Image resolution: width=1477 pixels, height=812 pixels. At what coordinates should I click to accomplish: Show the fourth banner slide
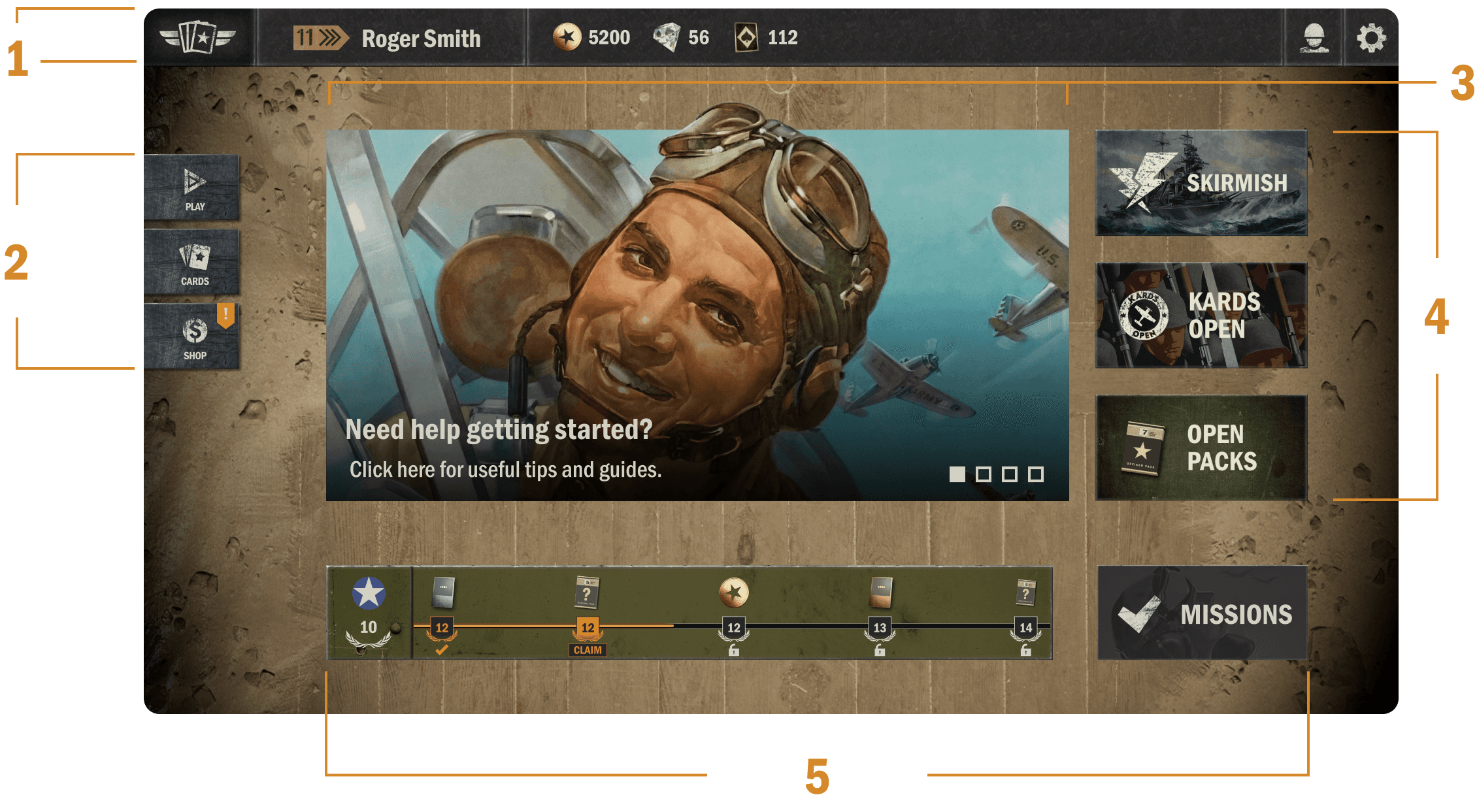(x=1036, y=474)
